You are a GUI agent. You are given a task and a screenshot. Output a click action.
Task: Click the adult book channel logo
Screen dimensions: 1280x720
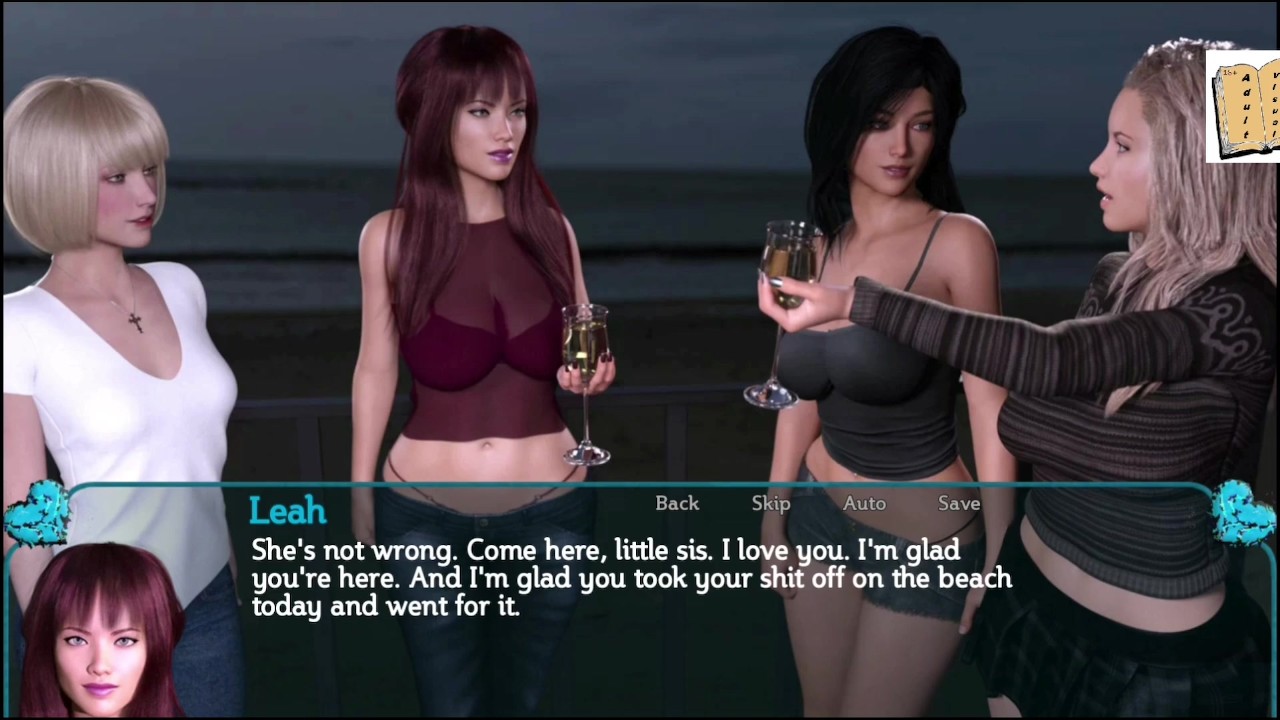point(1244,105)
